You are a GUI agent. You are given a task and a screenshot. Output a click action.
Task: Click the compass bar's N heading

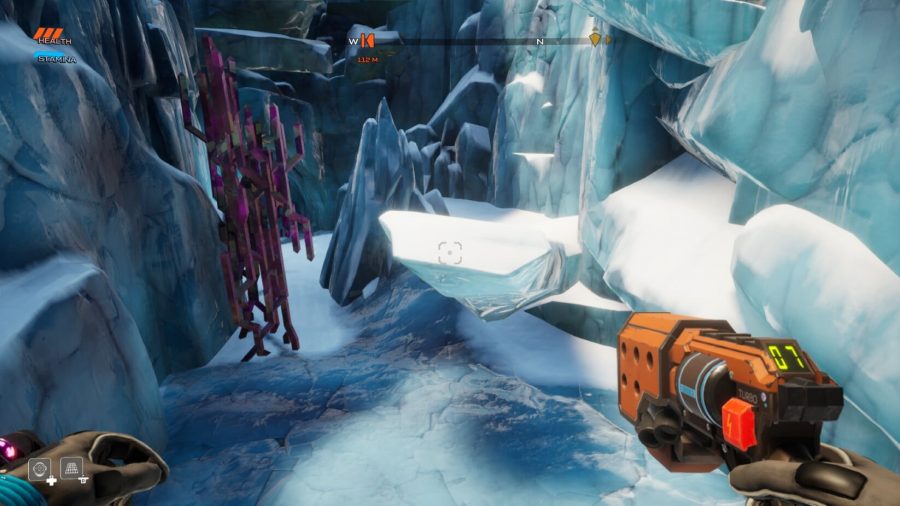tap(540, 42)
